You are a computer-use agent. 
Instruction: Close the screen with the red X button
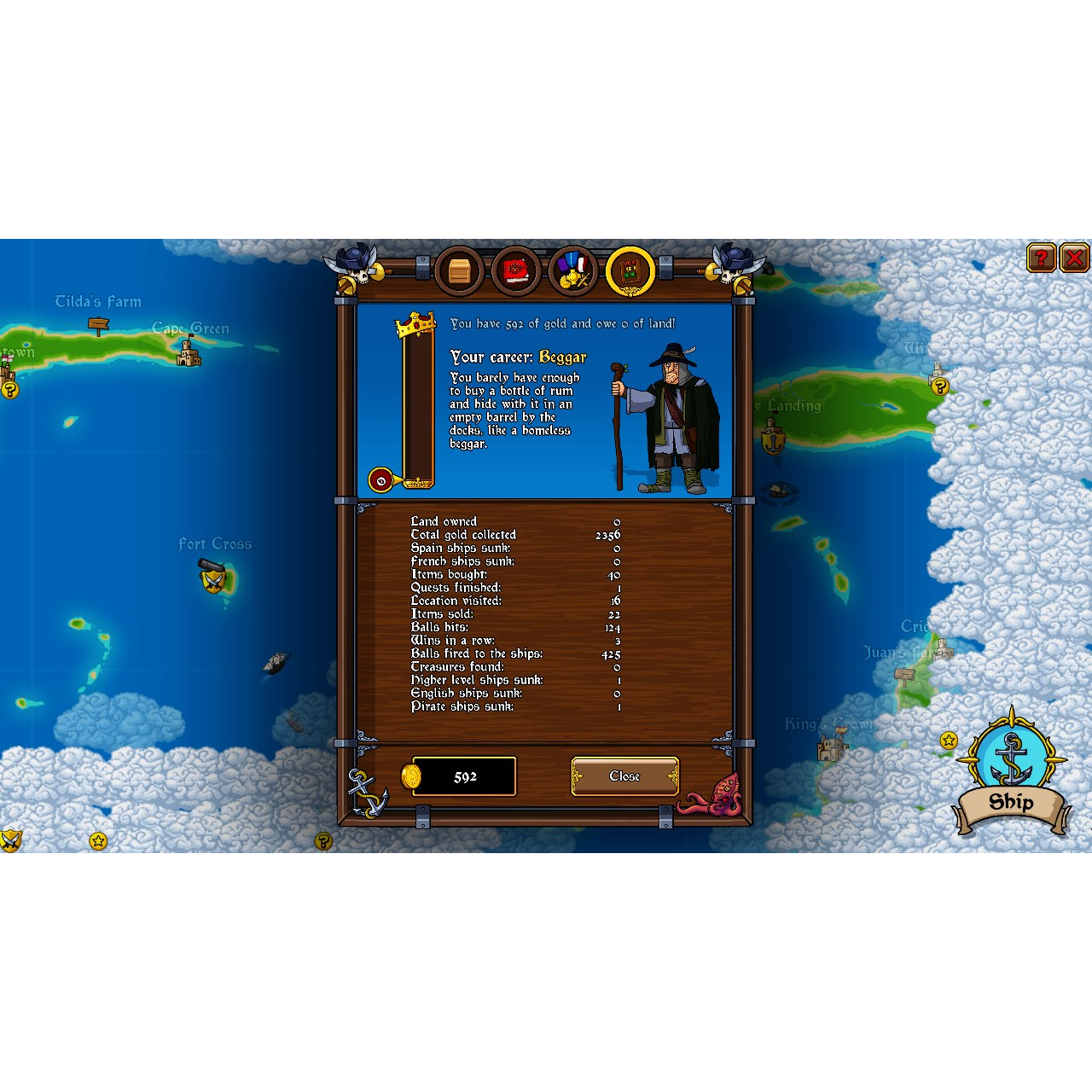point(1074,258)
